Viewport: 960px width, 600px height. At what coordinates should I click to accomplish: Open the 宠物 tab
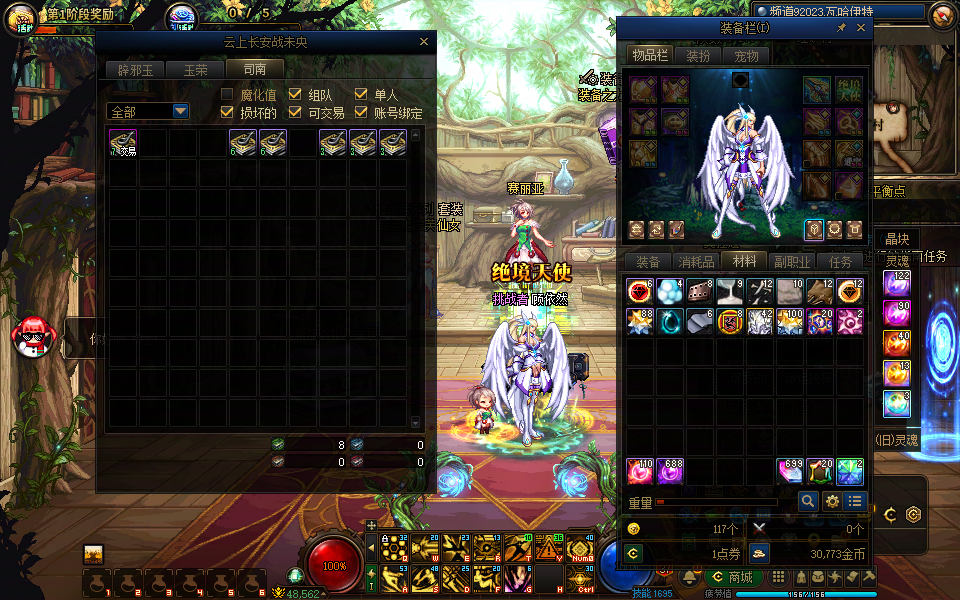746,56
